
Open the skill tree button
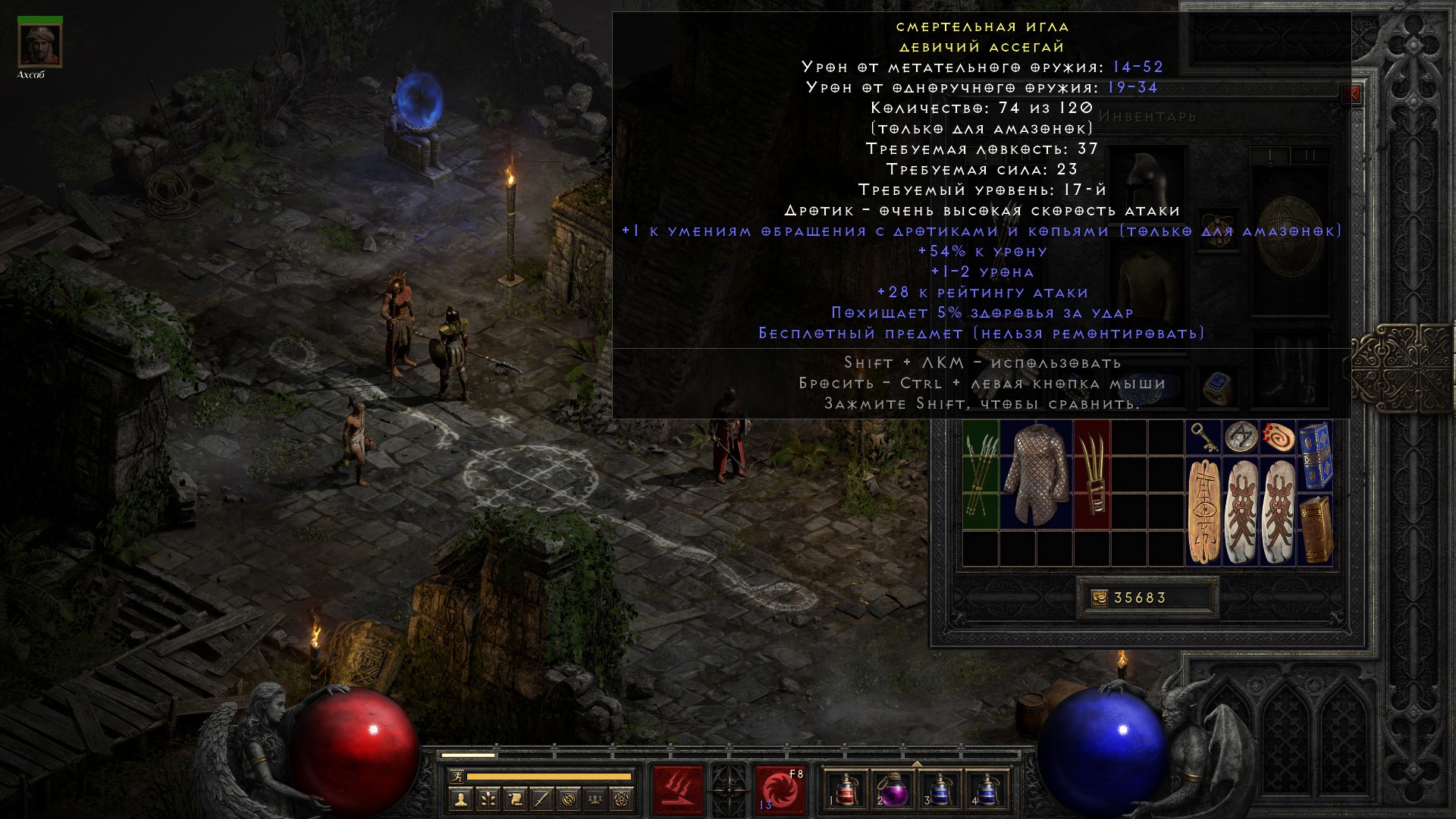pos(488,799)
